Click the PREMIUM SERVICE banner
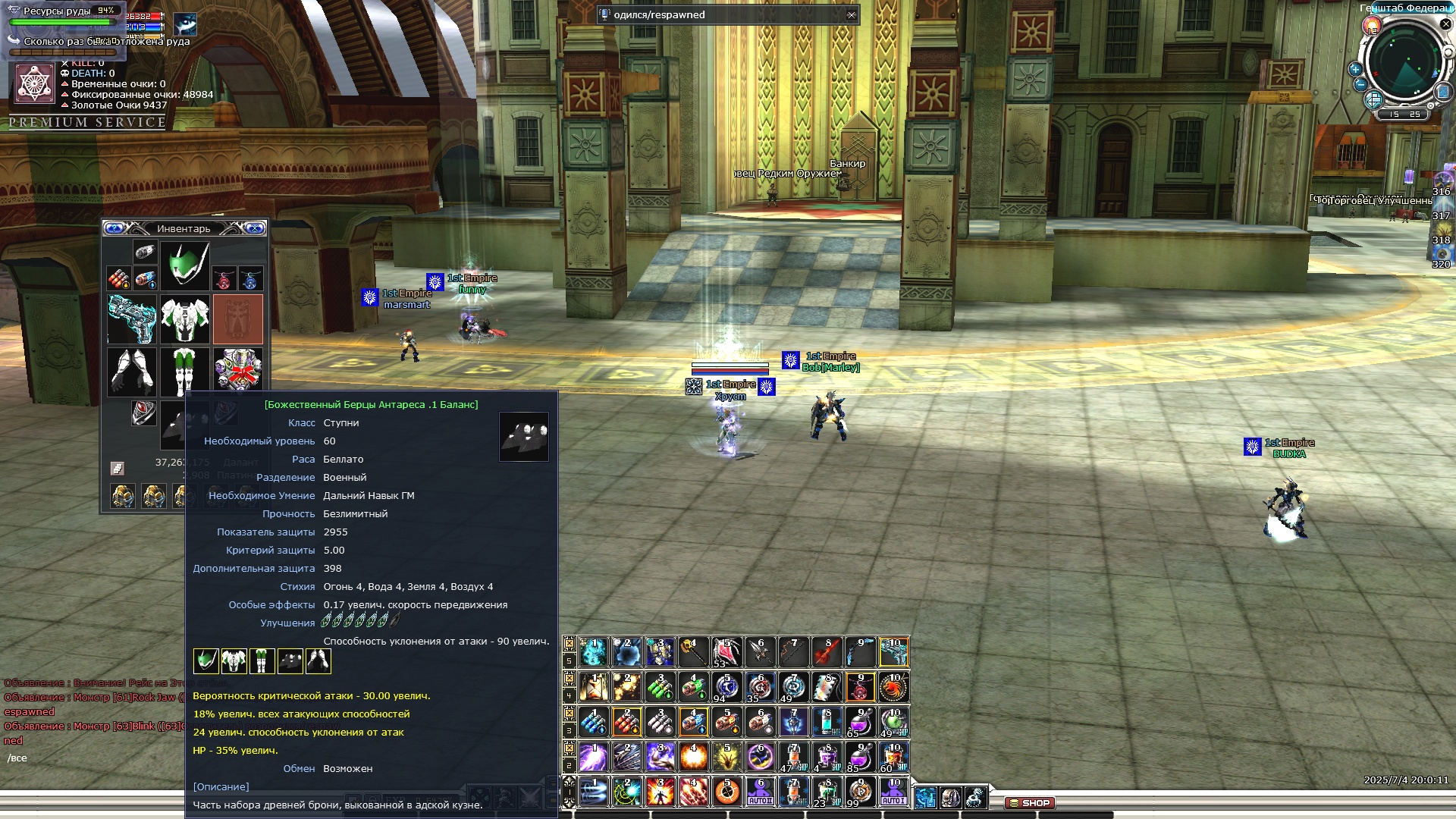Image resolution: width=1456 pixels, height=819 pixels. 87,123
